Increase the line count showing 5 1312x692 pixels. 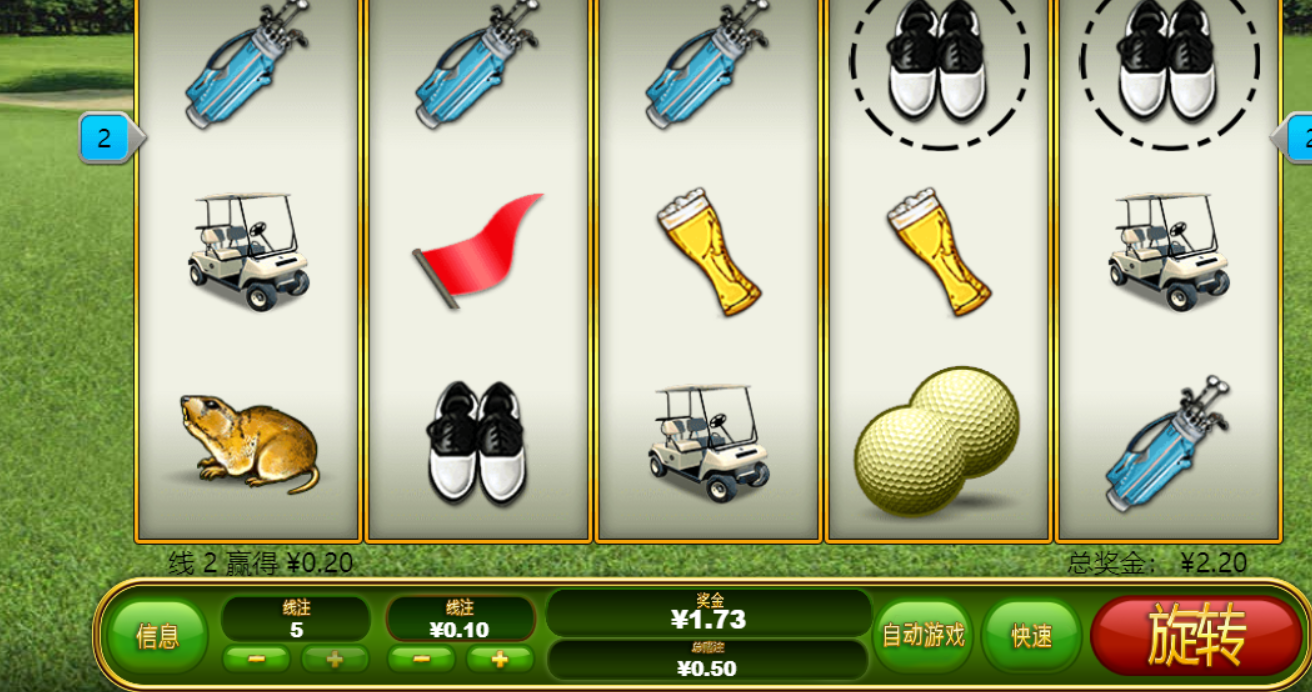point(334,660)
